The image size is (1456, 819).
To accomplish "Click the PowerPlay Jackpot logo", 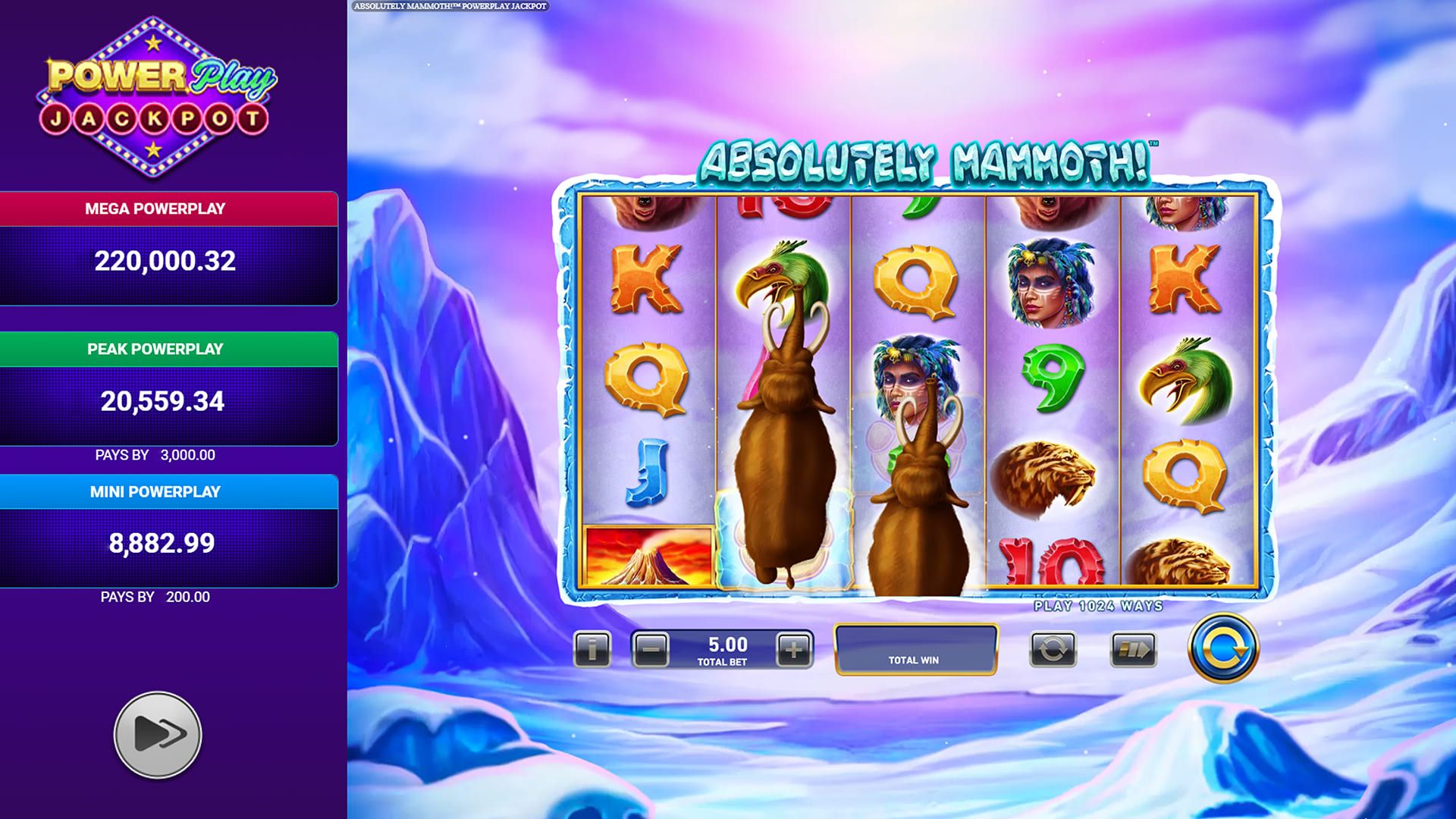I will pos(156,97).
